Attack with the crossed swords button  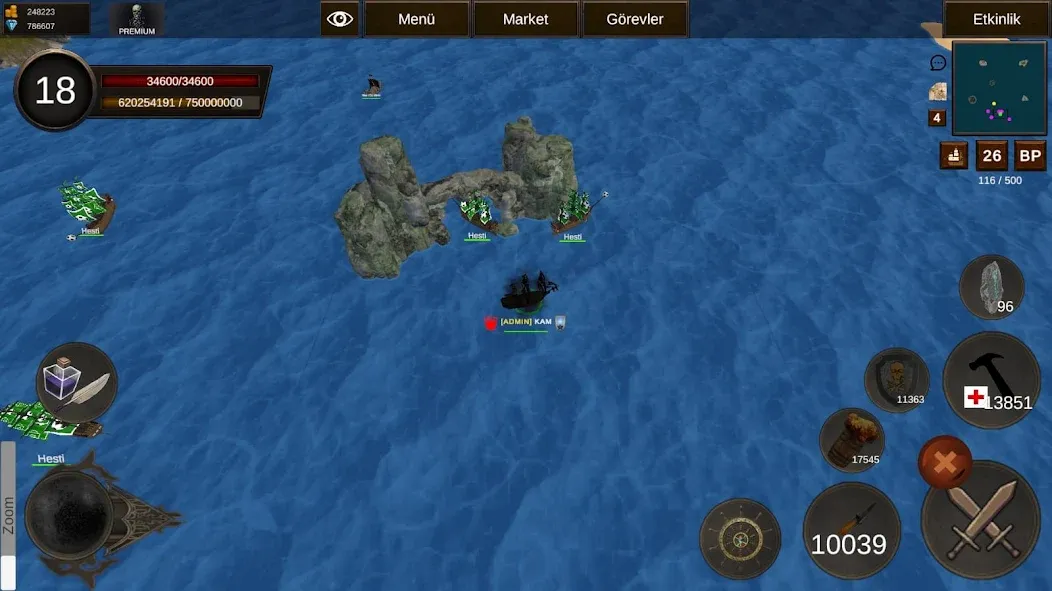980,521
